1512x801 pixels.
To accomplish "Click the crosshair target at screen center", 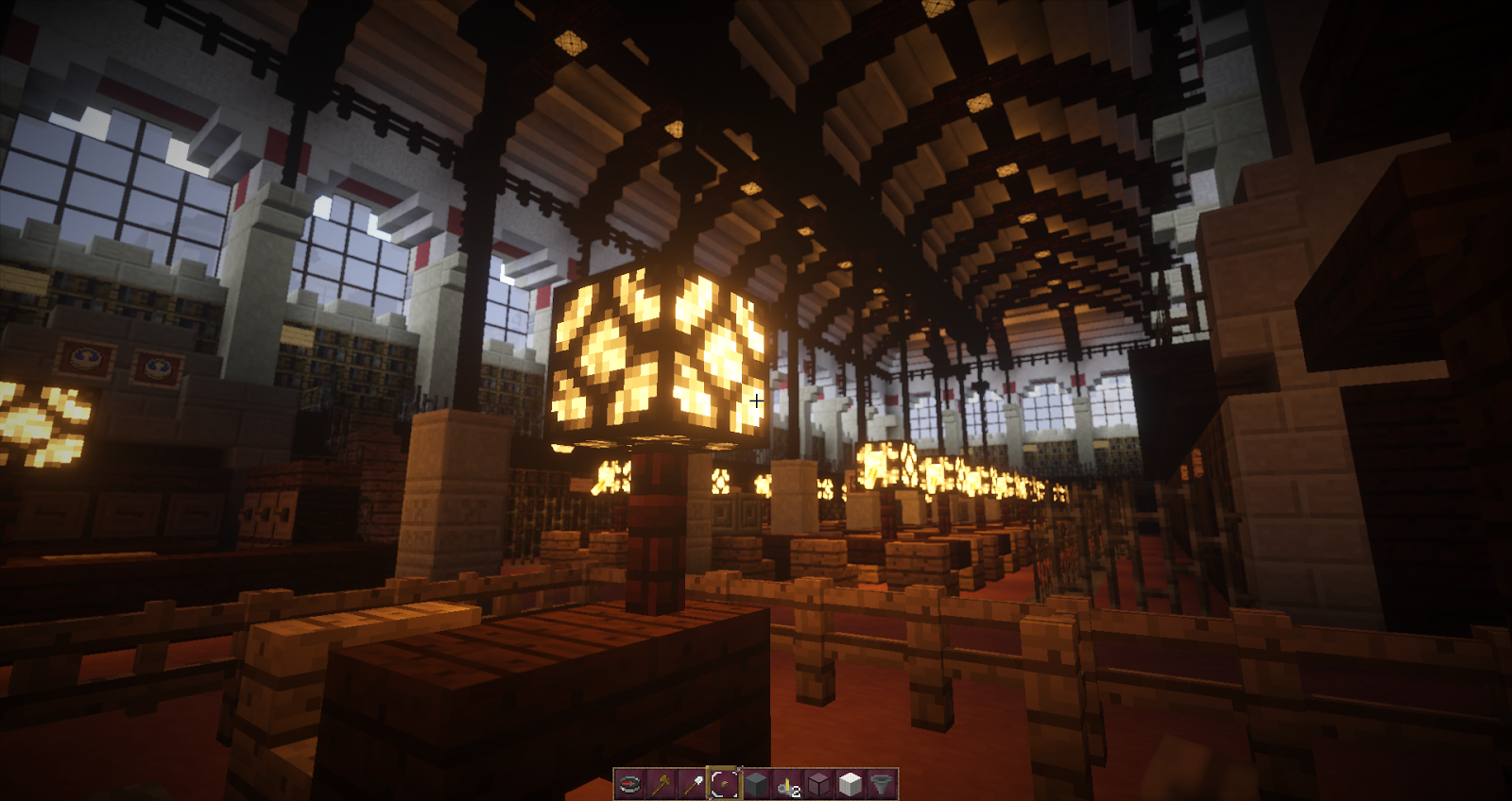I will click(x=756, y=400).
